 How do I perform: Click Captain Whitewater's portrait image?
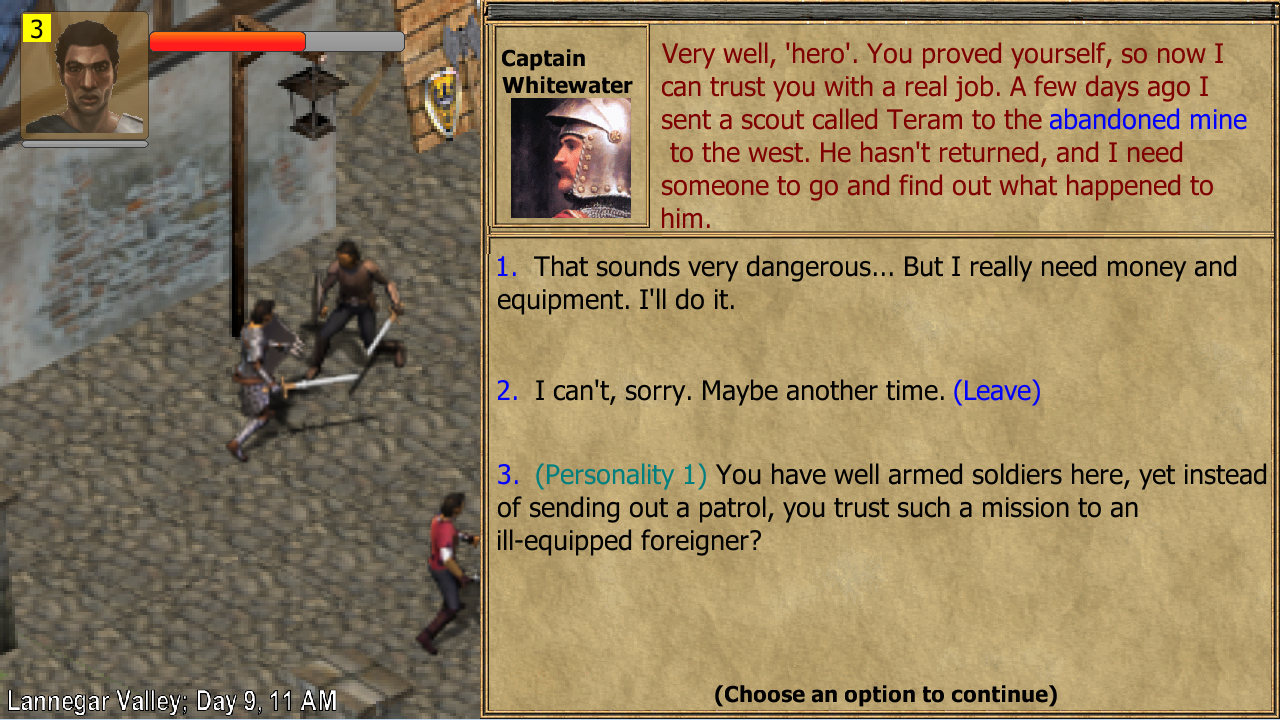point(571,160)
